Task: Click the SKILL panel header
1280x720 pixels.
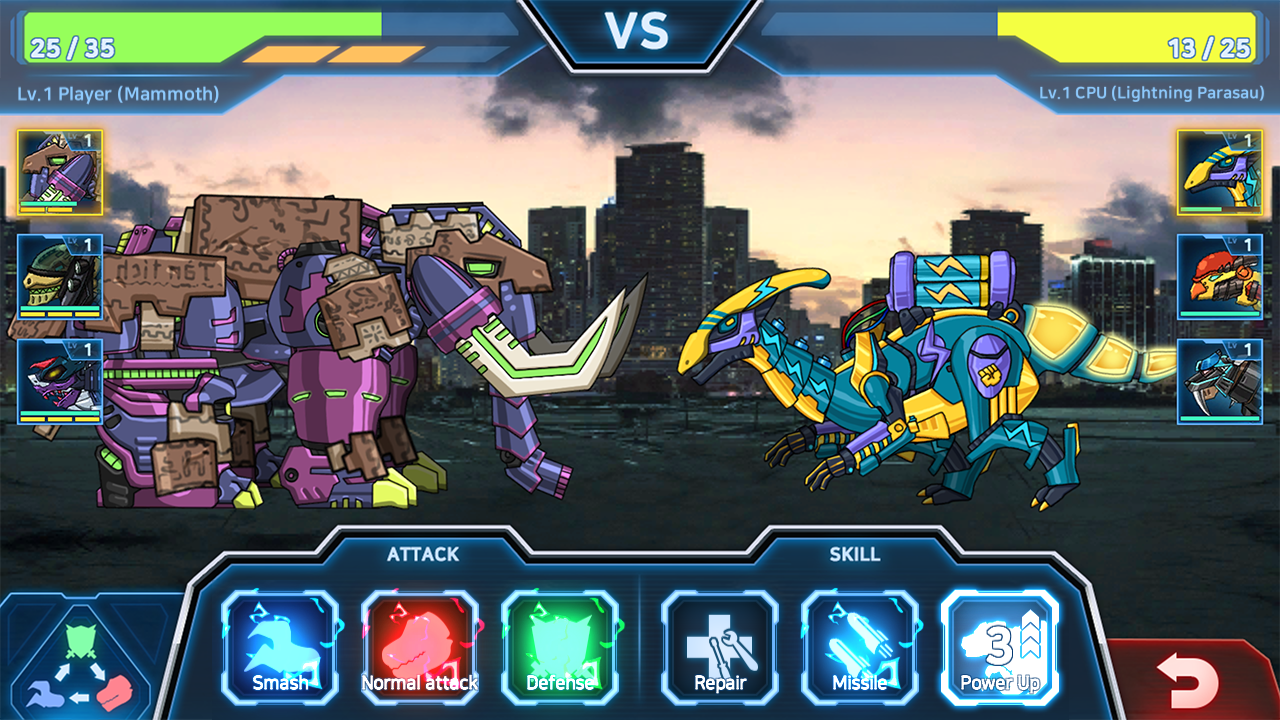Action: pyautogui.click(x=857, y=554)
